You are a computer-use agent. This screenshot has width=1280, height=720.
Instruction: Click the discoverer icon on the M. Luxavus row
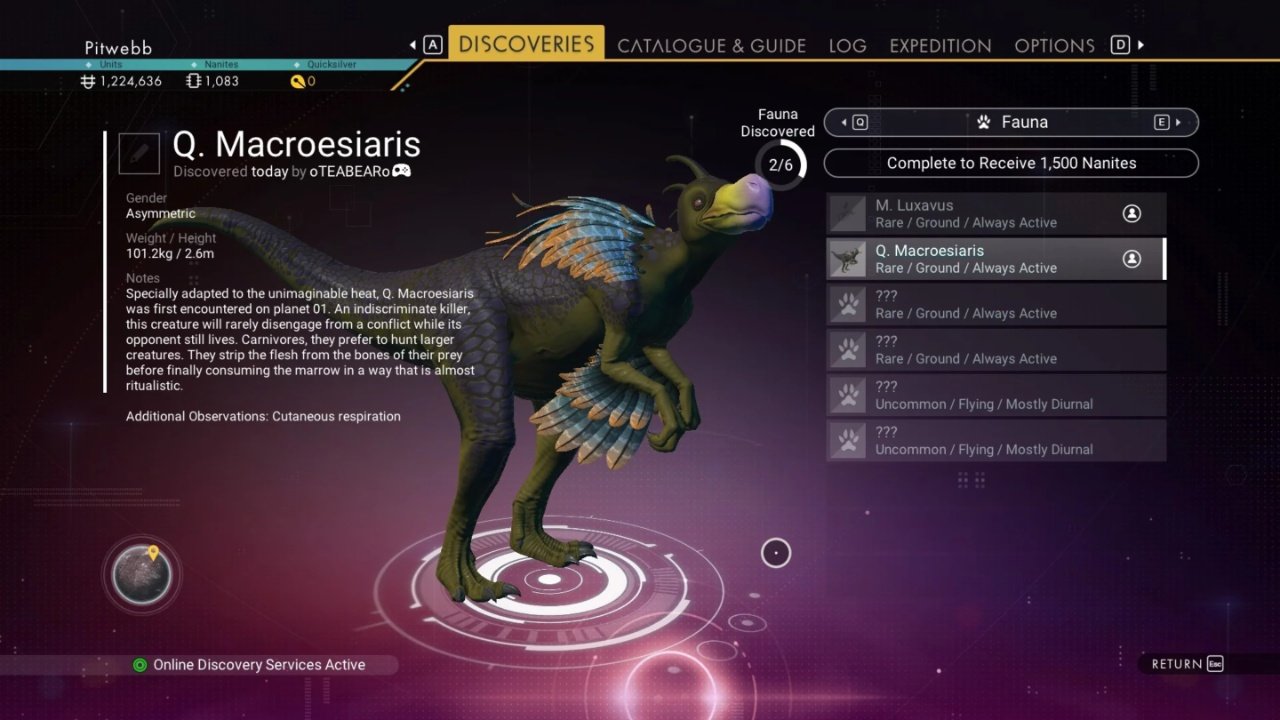pyautogui.click(x=1131, y=212)
